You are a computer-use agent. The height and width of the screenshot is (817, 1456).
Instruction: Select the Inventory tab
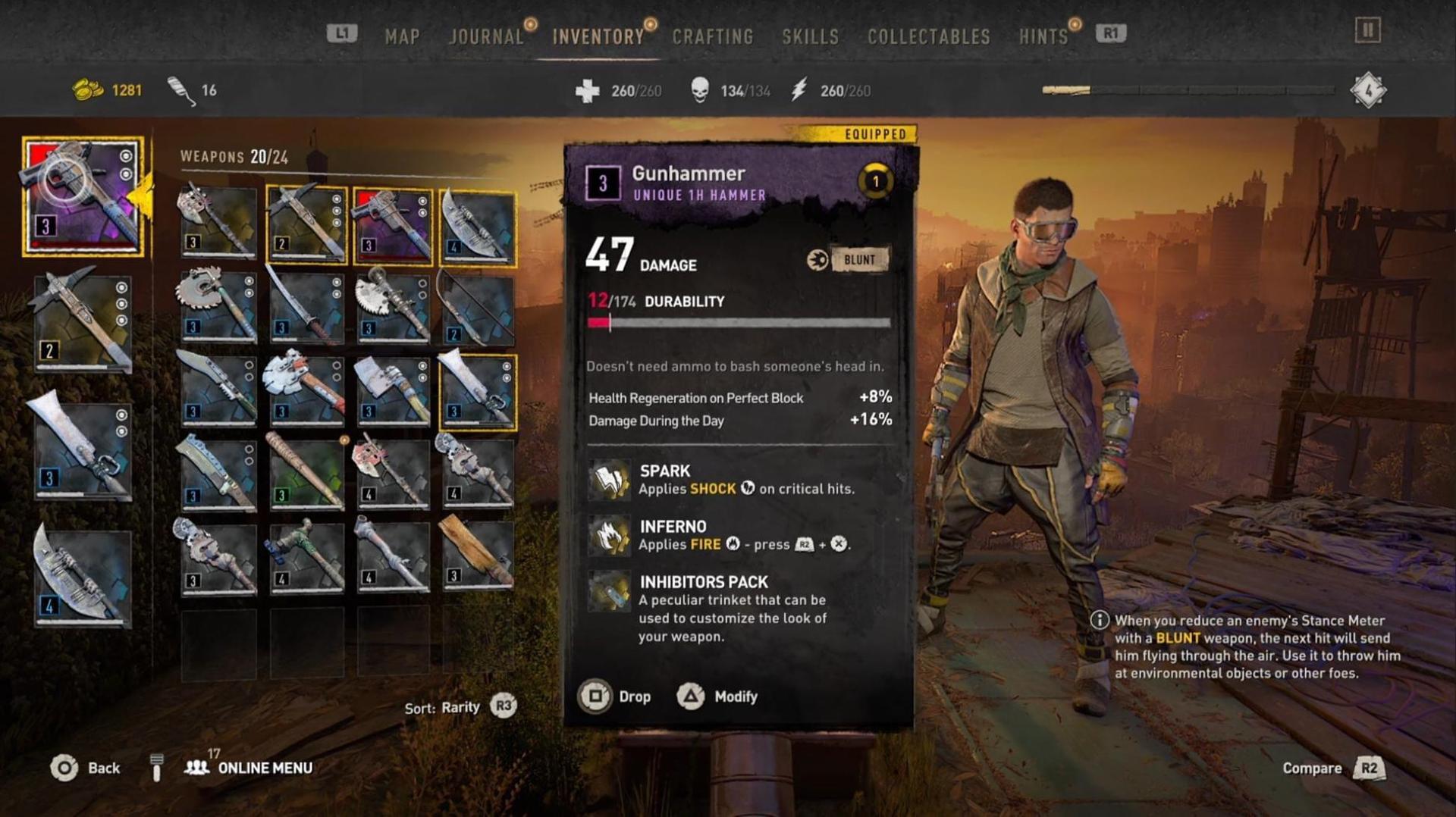click(598, 36)
